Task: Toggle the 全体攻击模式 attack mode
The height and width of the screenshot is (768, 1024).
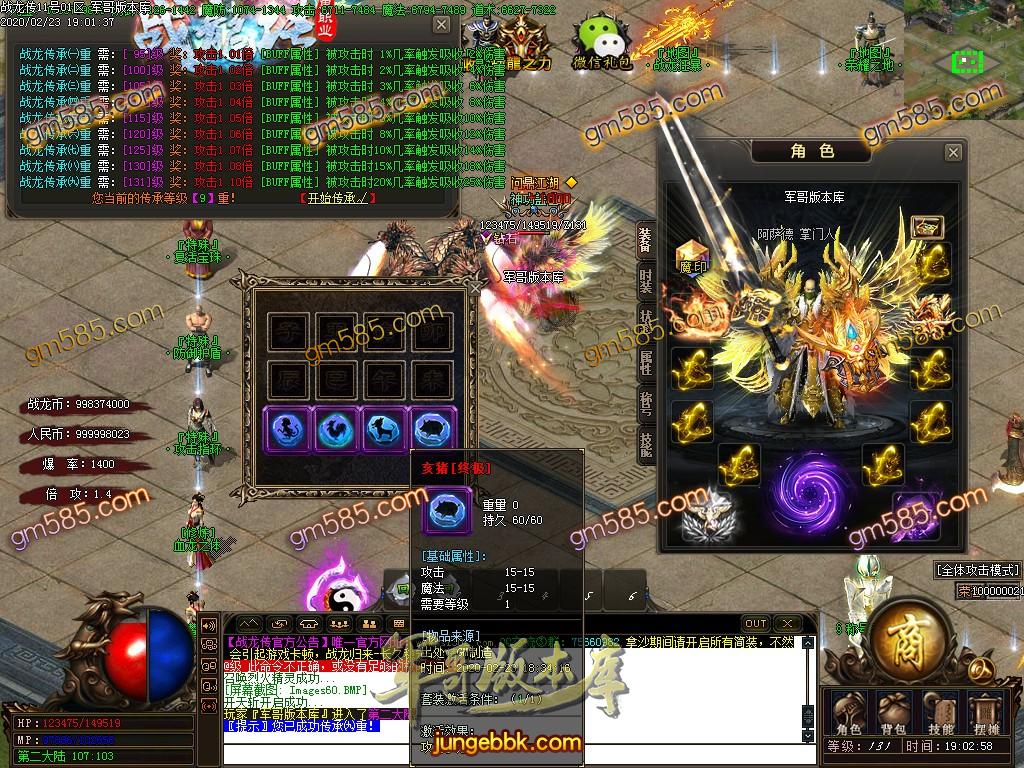Action: (x=977, y=570)
